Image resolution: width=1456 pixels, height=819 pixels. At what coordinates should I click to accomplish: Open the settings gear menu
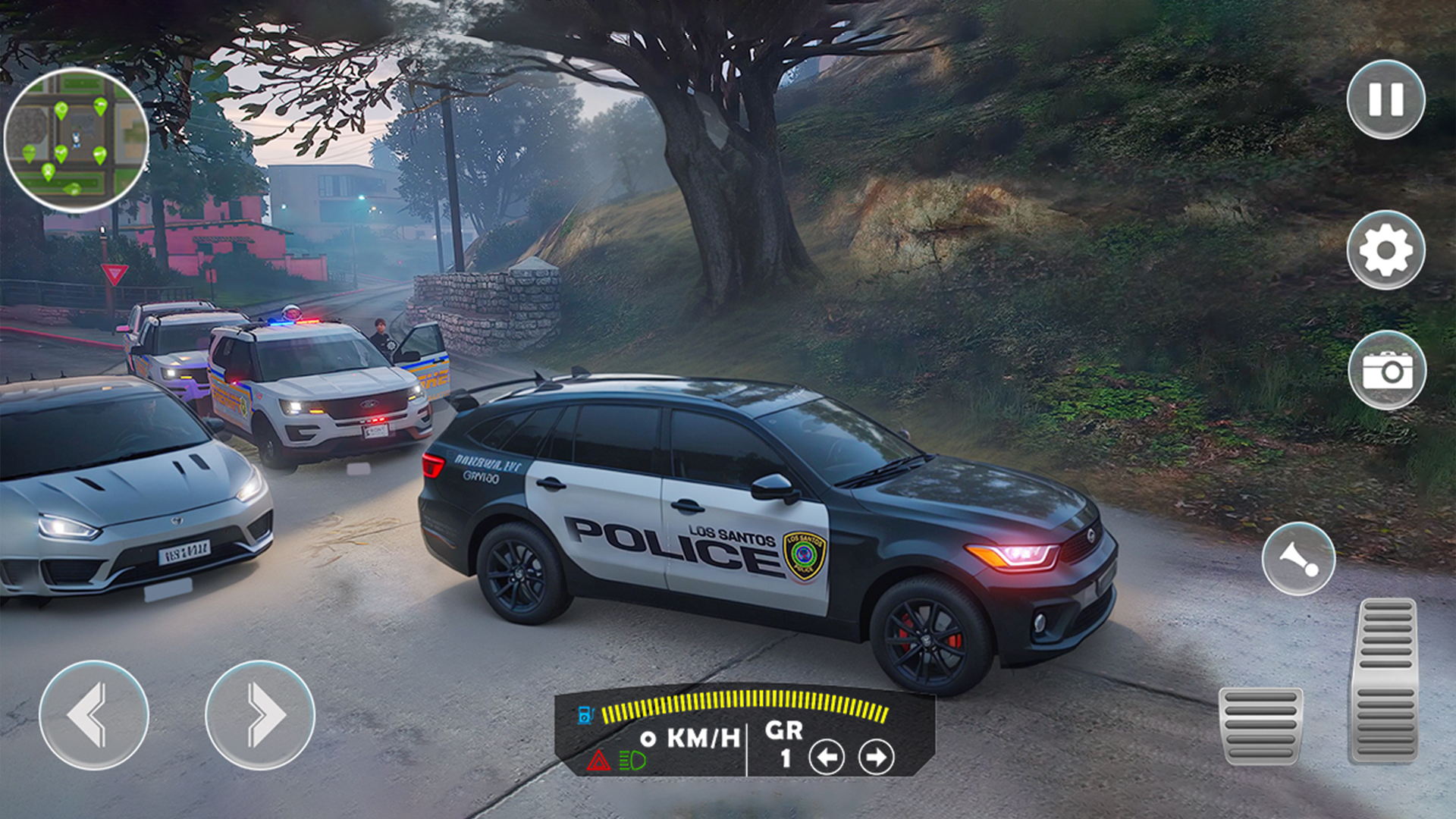(x=1387, y=250)
